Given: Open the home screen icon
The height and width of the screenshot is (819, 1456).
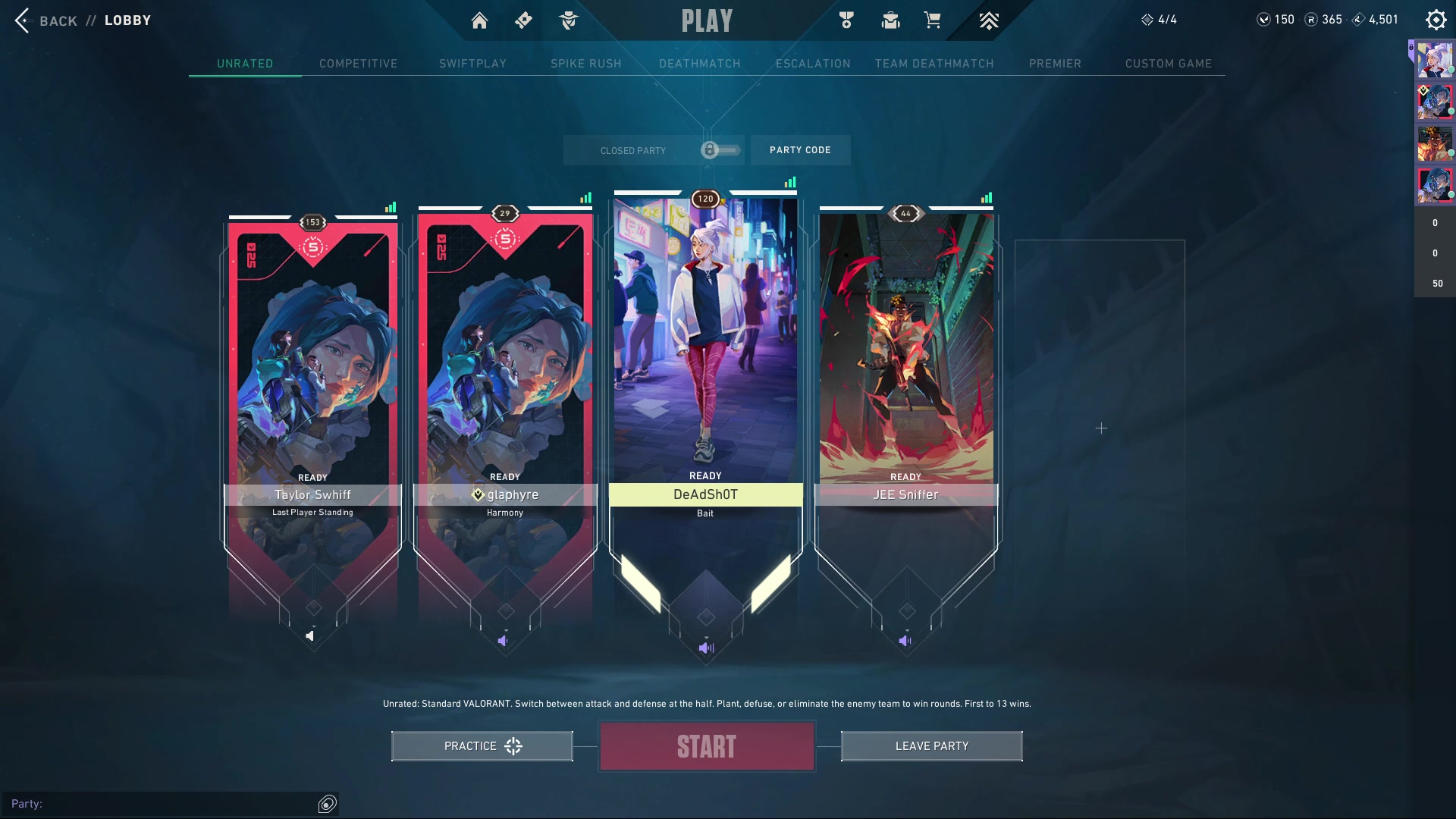Looking at the screenshot, I should 479,20.
